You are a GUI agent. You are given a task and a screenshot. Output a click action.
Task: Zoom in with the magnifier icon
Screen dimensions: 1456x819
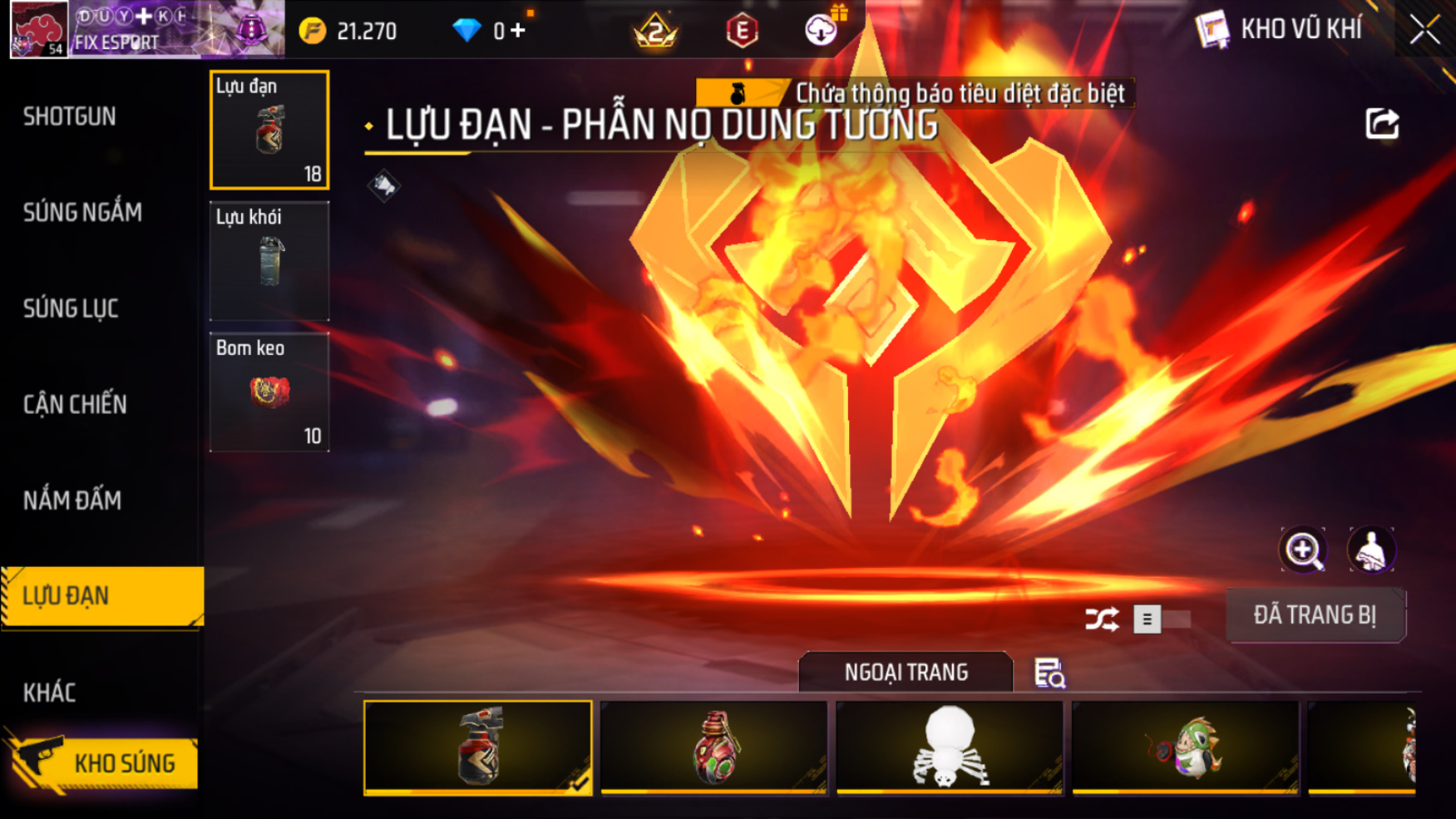point(1302,550)
